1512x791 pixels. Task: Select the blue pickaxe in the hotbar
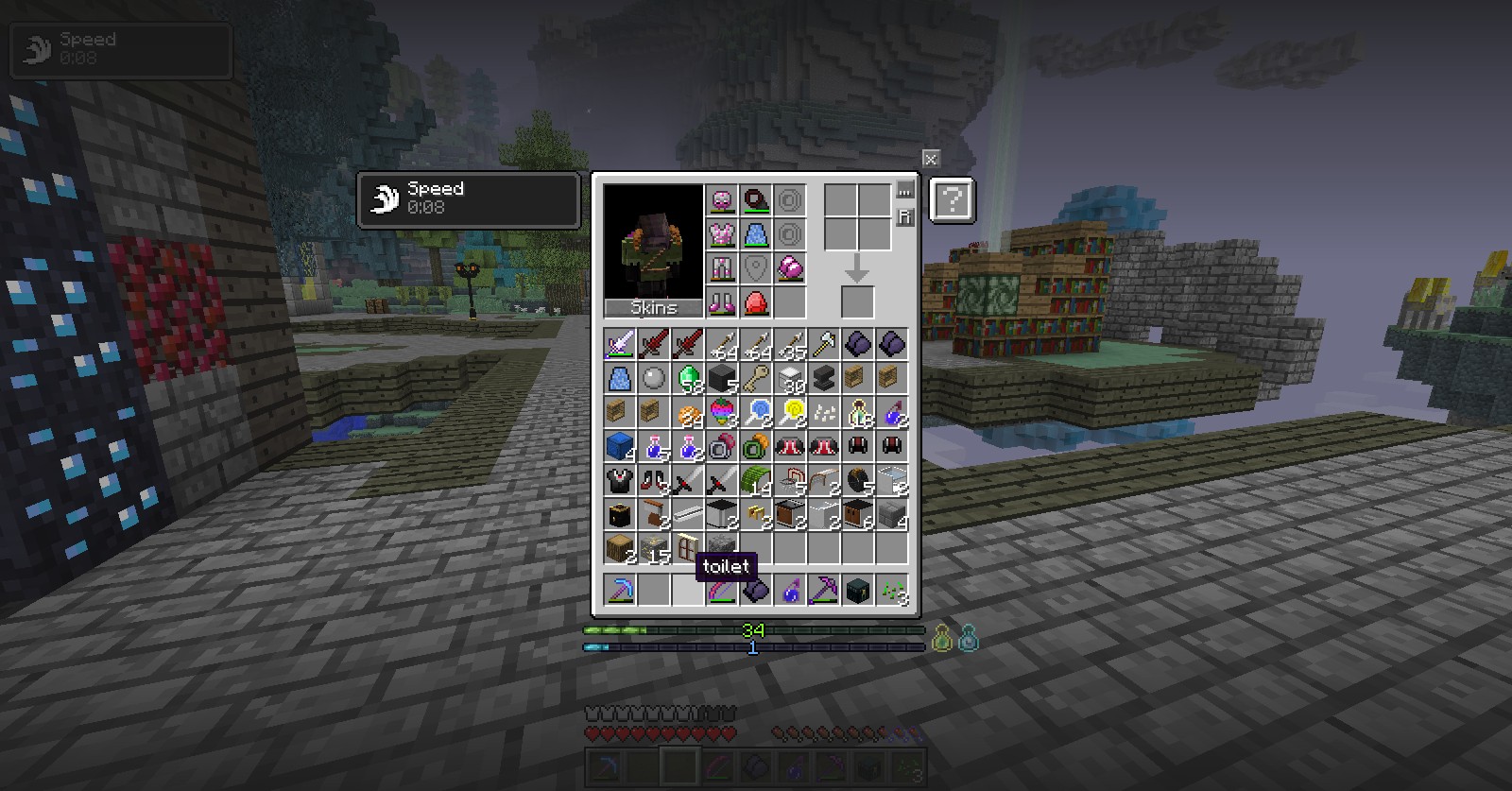click(620, 591)
